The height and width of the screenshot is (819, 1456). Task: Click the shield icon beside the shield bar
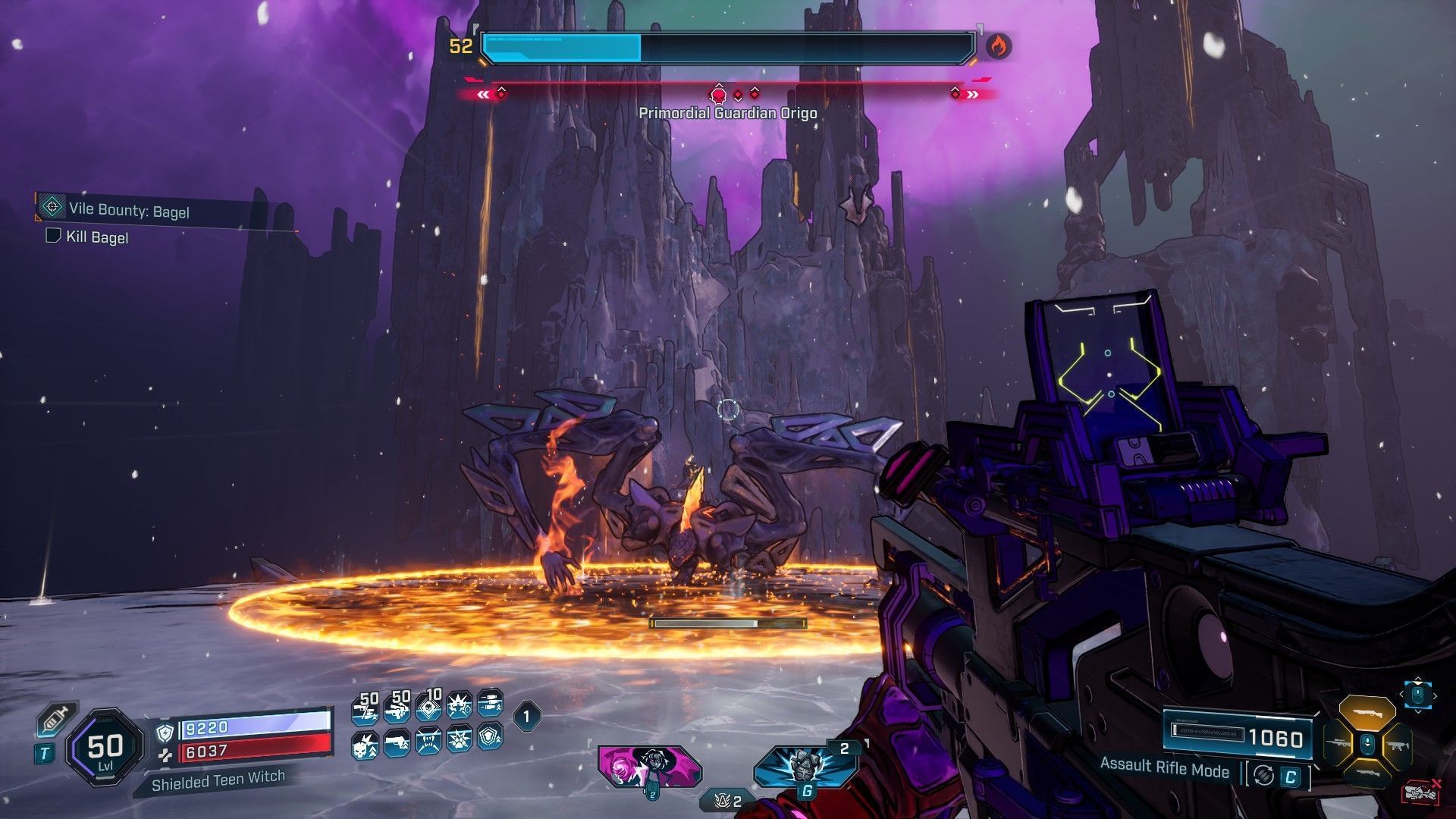(x=165, y=732)
